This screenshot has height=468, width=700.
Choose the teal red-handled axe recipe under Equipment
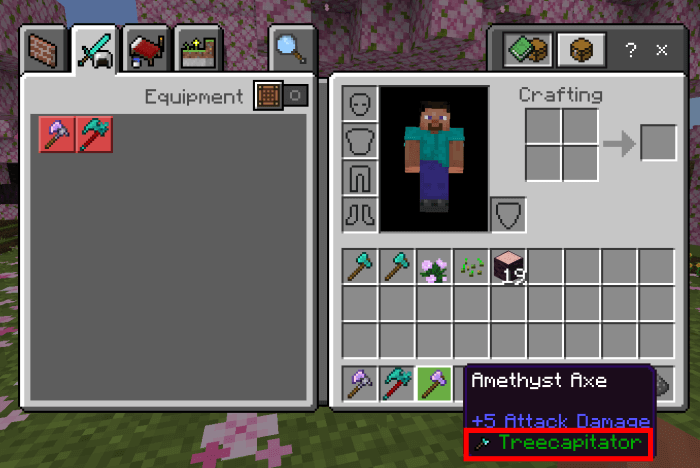click(96, 134)
